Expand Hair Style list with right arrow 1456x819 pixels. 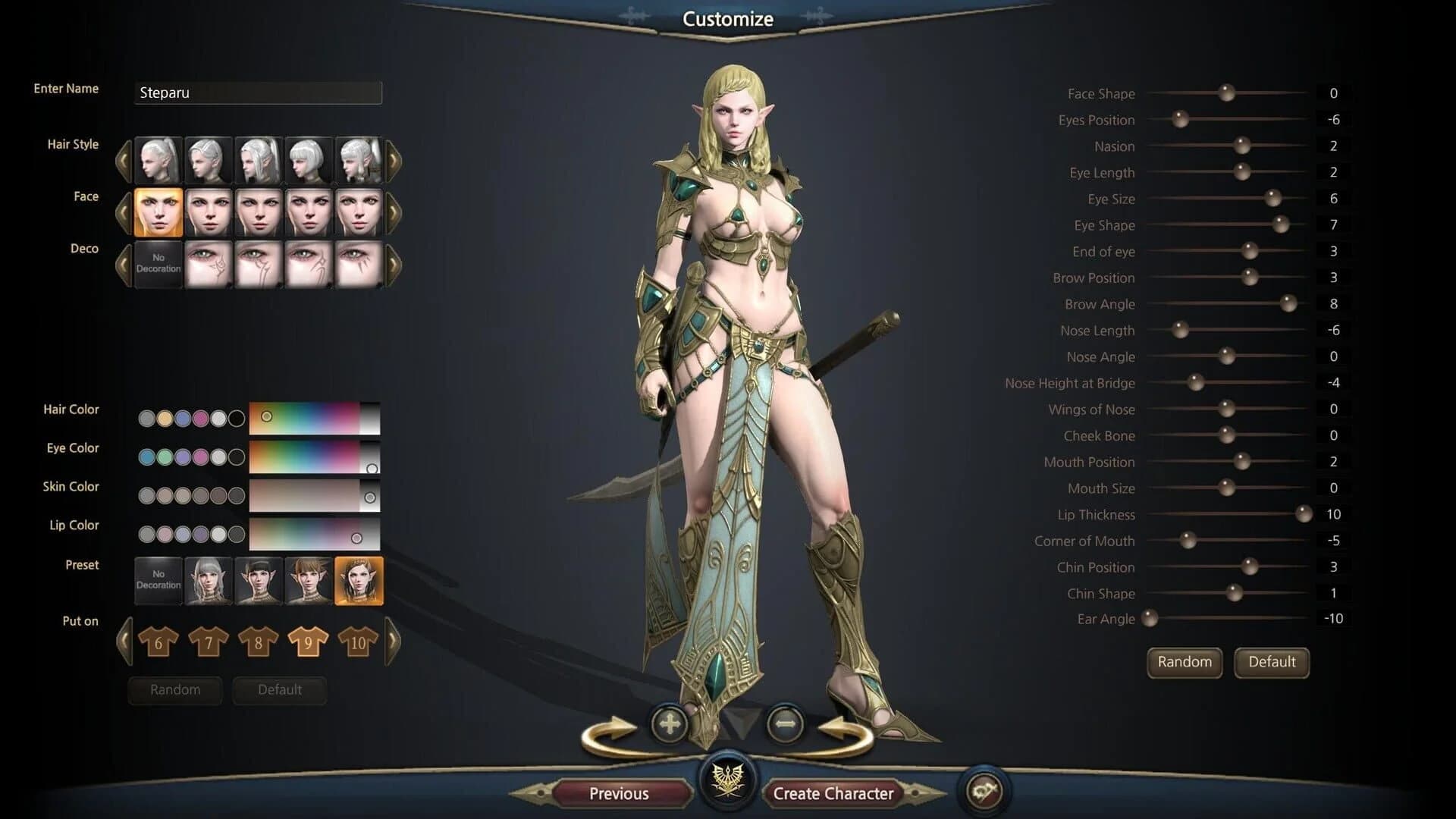(x=391, y=162)
